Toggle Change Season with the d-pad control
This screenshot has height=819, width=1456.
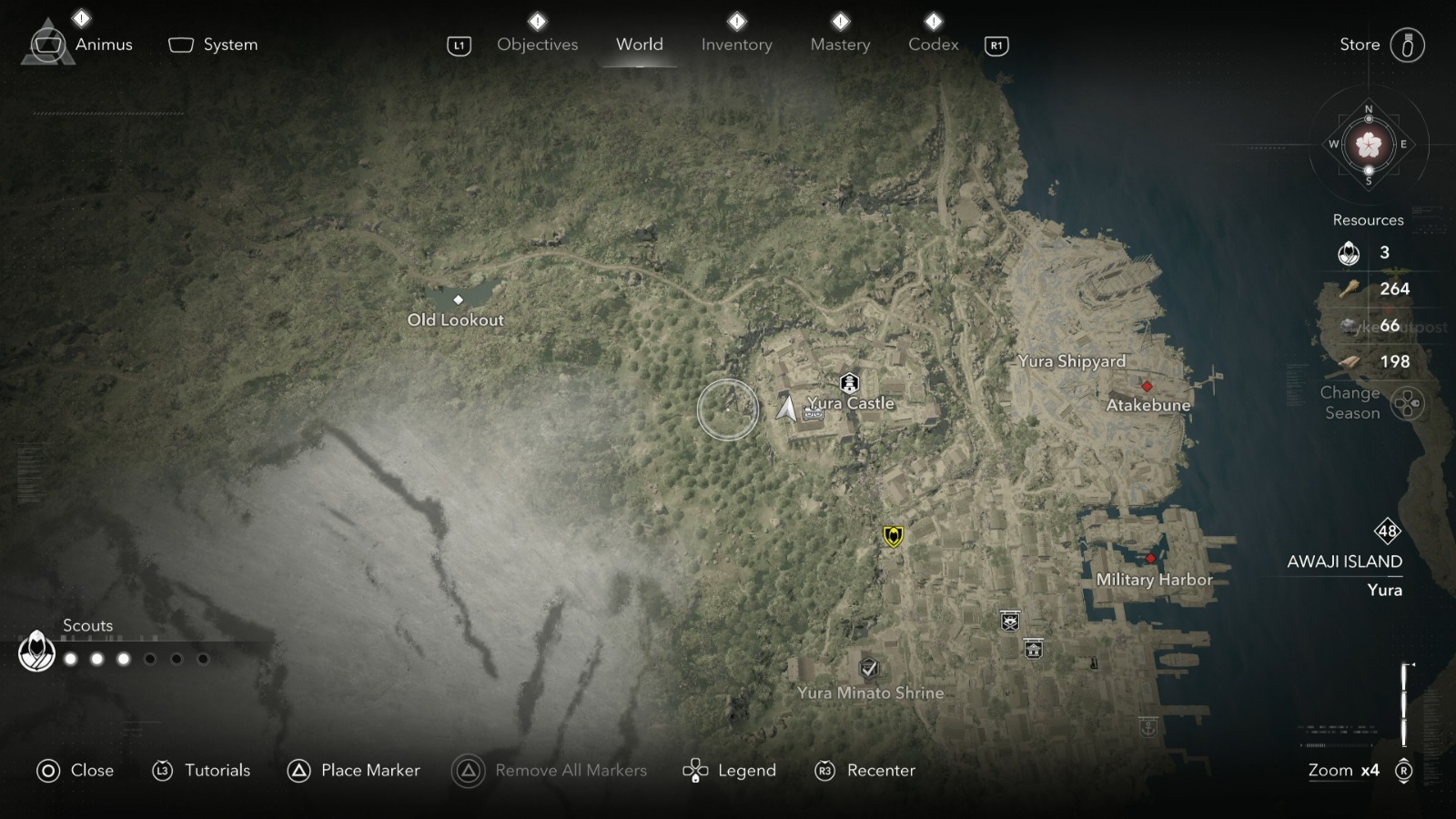tap(1409, 401)
